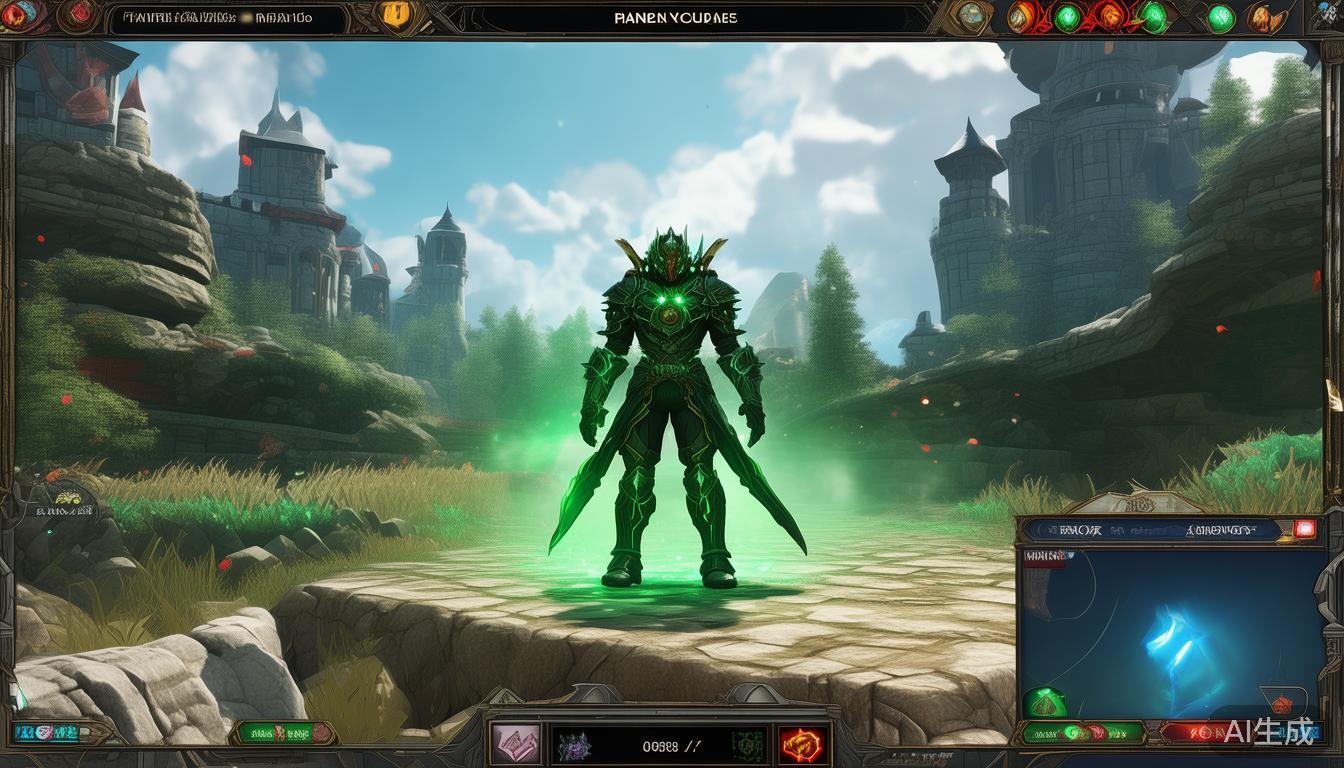Click the minimap title bar
Screen dimensions: 1344x768
(1150, 531)
